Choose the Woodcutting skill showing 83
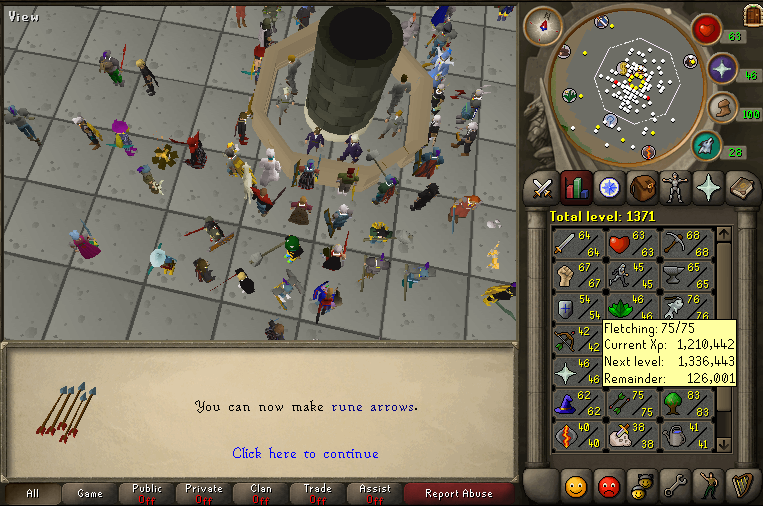 pyautogui.click(x=685, y=405)
